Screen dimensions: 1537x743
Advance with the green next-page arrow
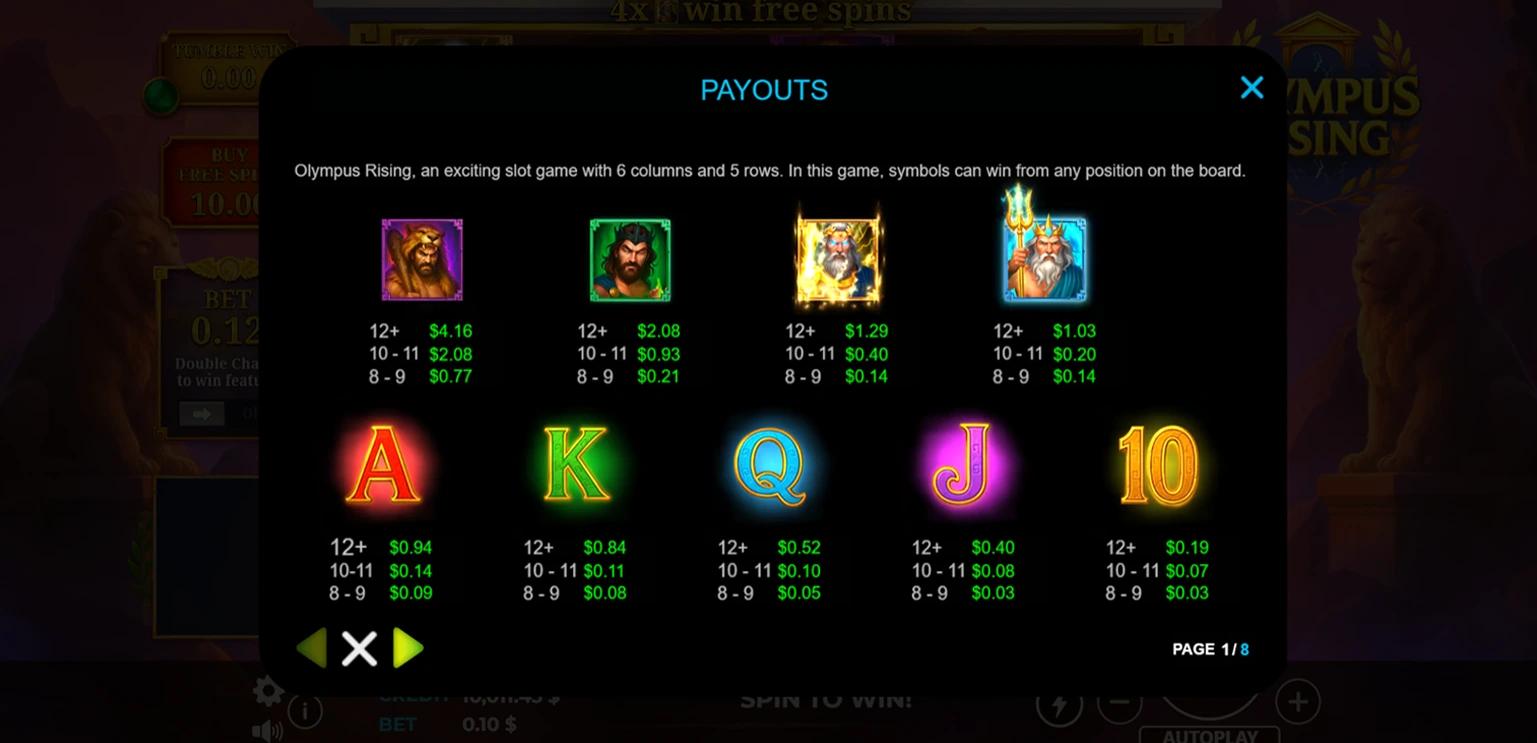[408, 648]
